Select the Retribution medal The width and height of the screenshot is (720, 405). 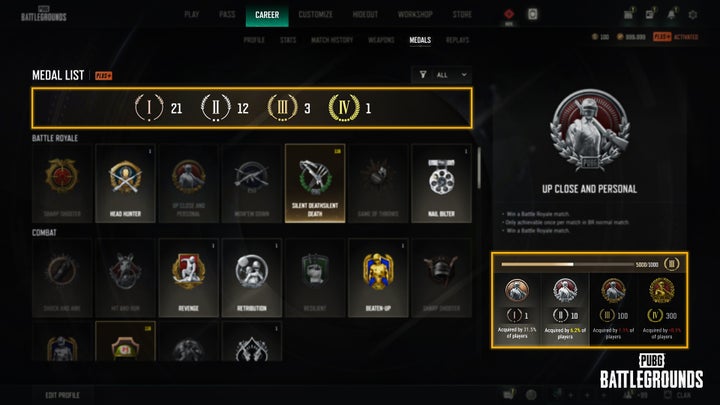pyautogui.click(x=251, y=277)
